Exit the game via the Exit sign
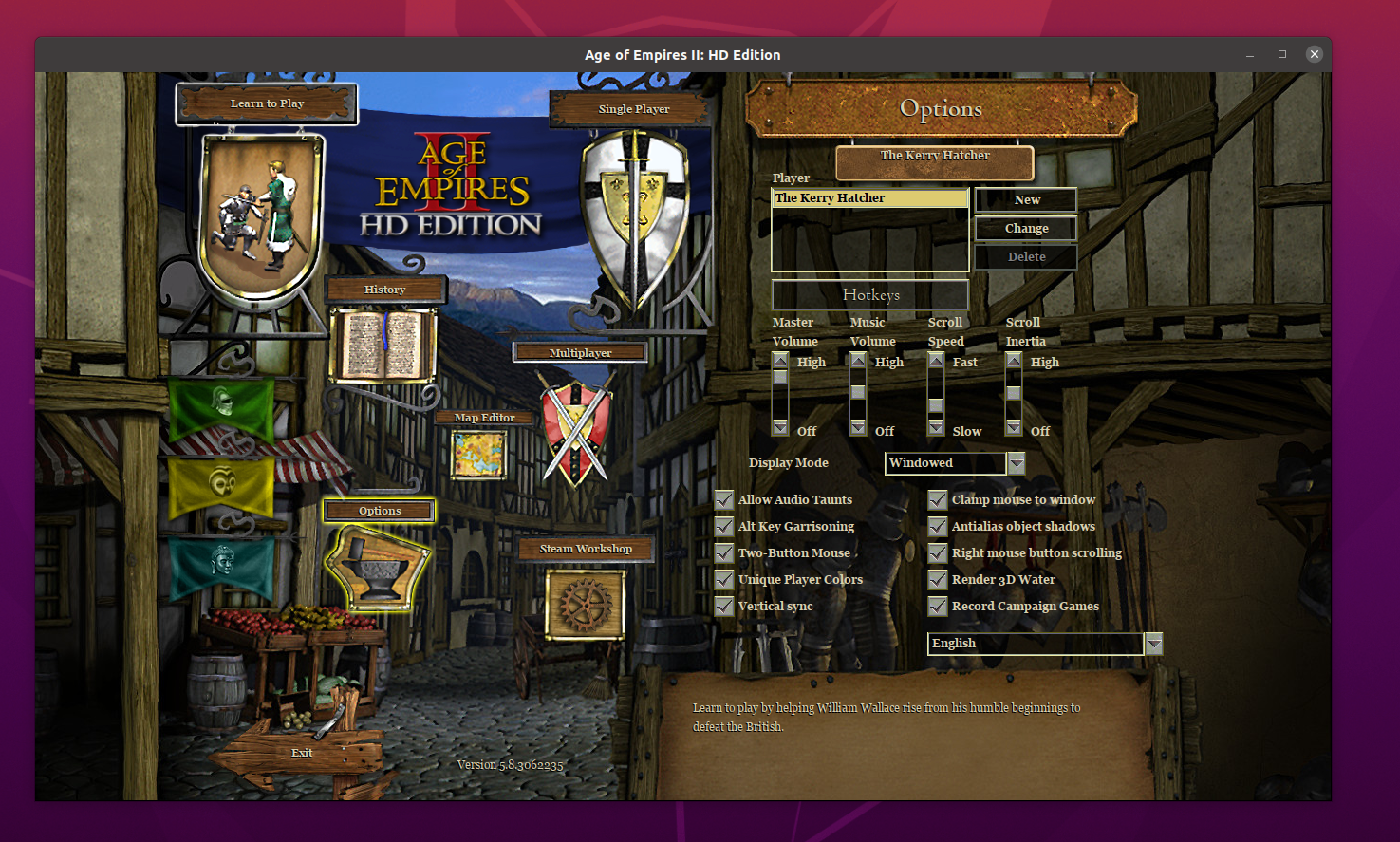Viewport: 1400px width, 842px height. click(302, 753)
